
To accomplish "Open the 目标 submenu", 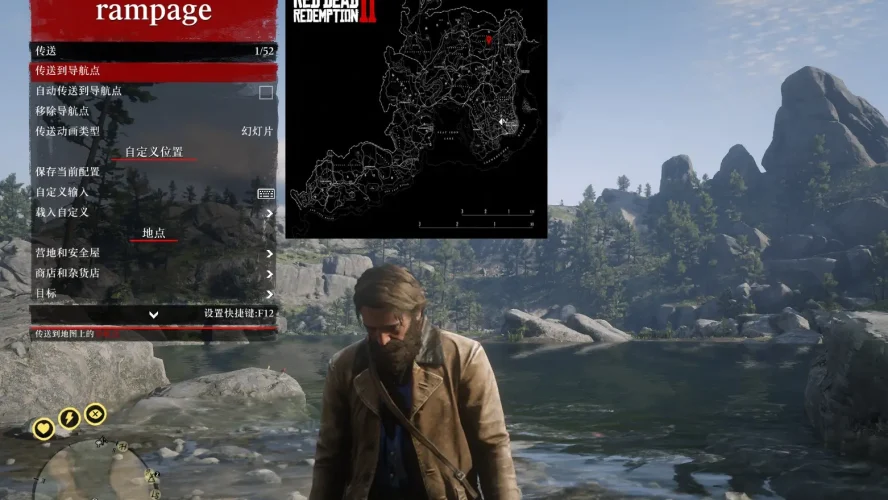I will [x=153, y=293].
